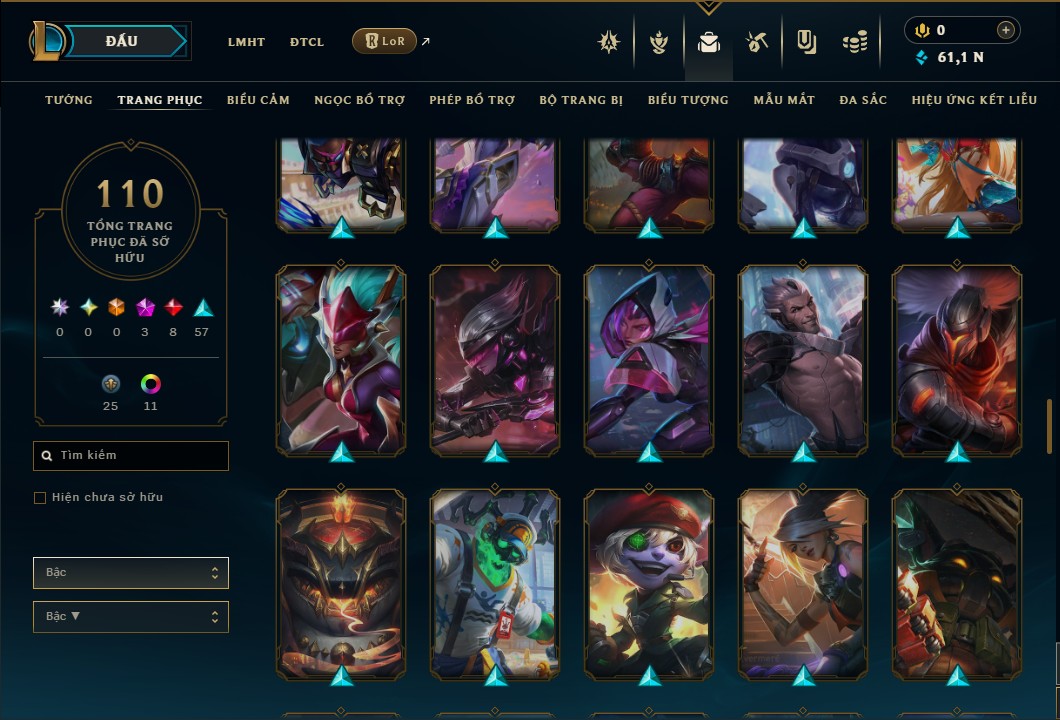This screenshot has height=720, width=1060.
Task: Open the LMHT home section
Action: tap(246, 42)
